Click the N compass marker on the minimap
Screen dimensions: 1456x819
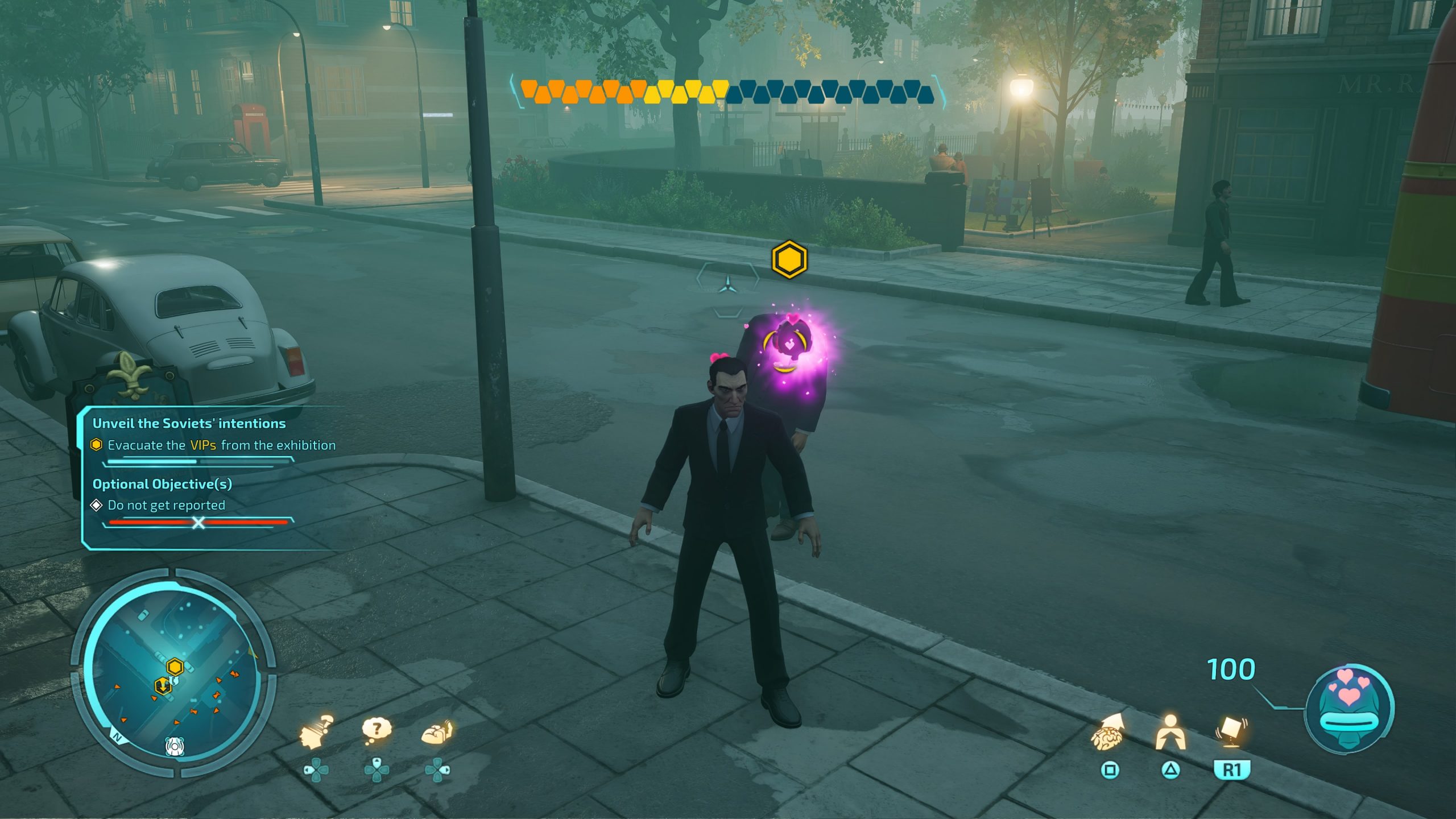[118, 738]
